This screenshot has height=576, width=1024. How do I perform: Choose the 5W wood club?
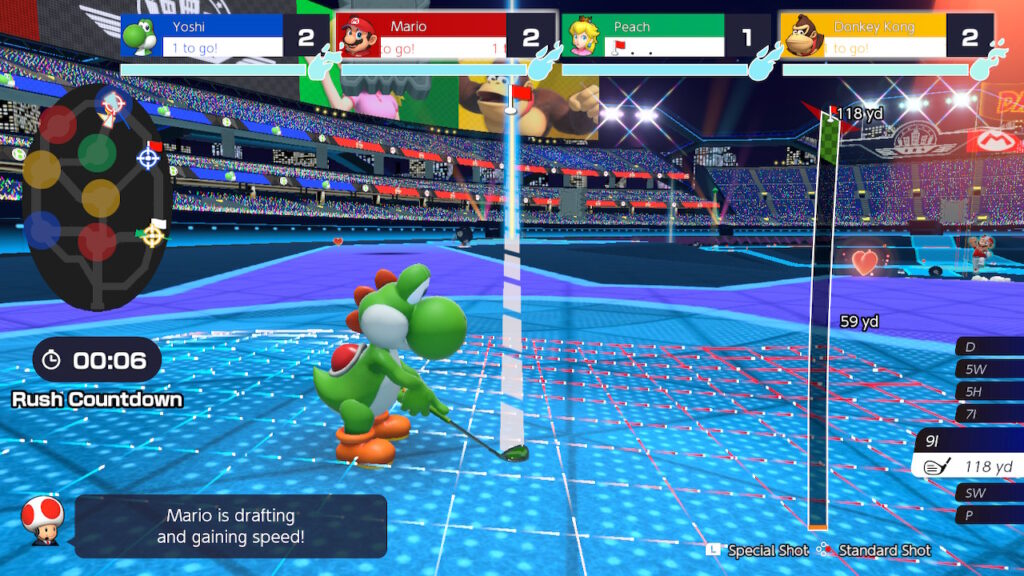click(988, 369)
